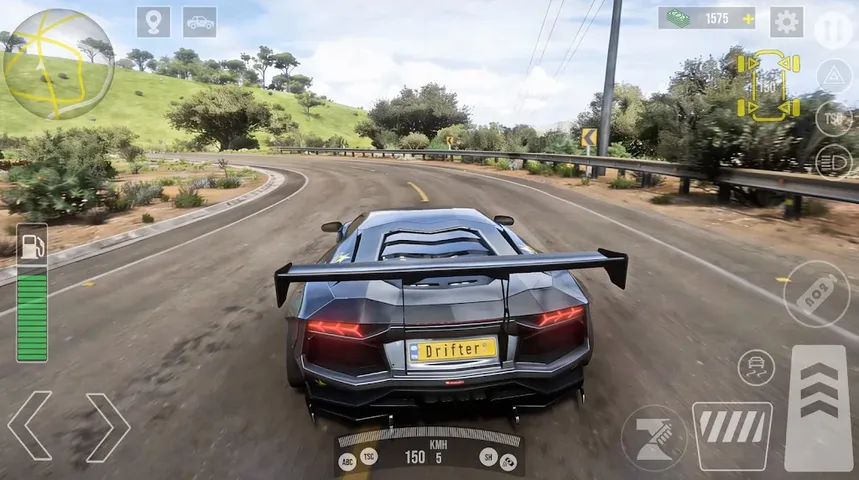Toggle the round TSC button on the right

833,118
